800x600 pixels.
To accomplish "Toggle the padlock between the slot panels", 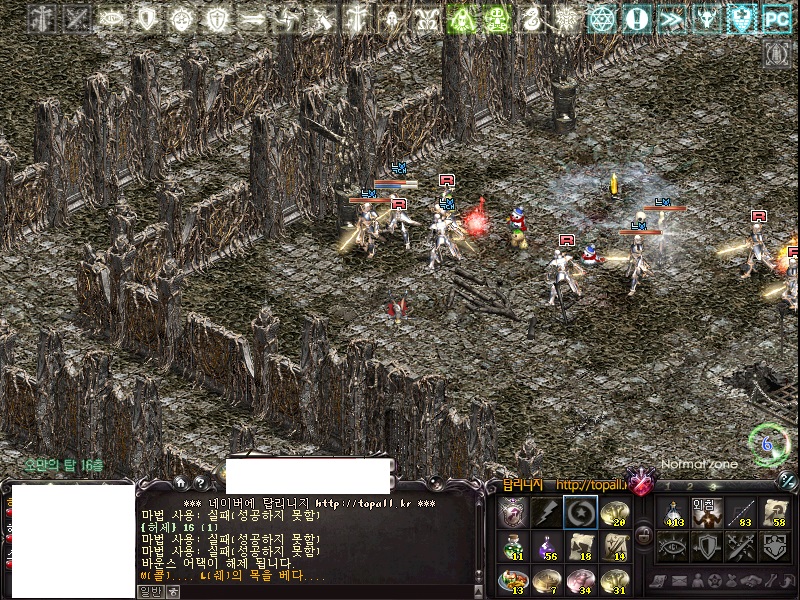I will pyautogui.click(x=643, y=536).
